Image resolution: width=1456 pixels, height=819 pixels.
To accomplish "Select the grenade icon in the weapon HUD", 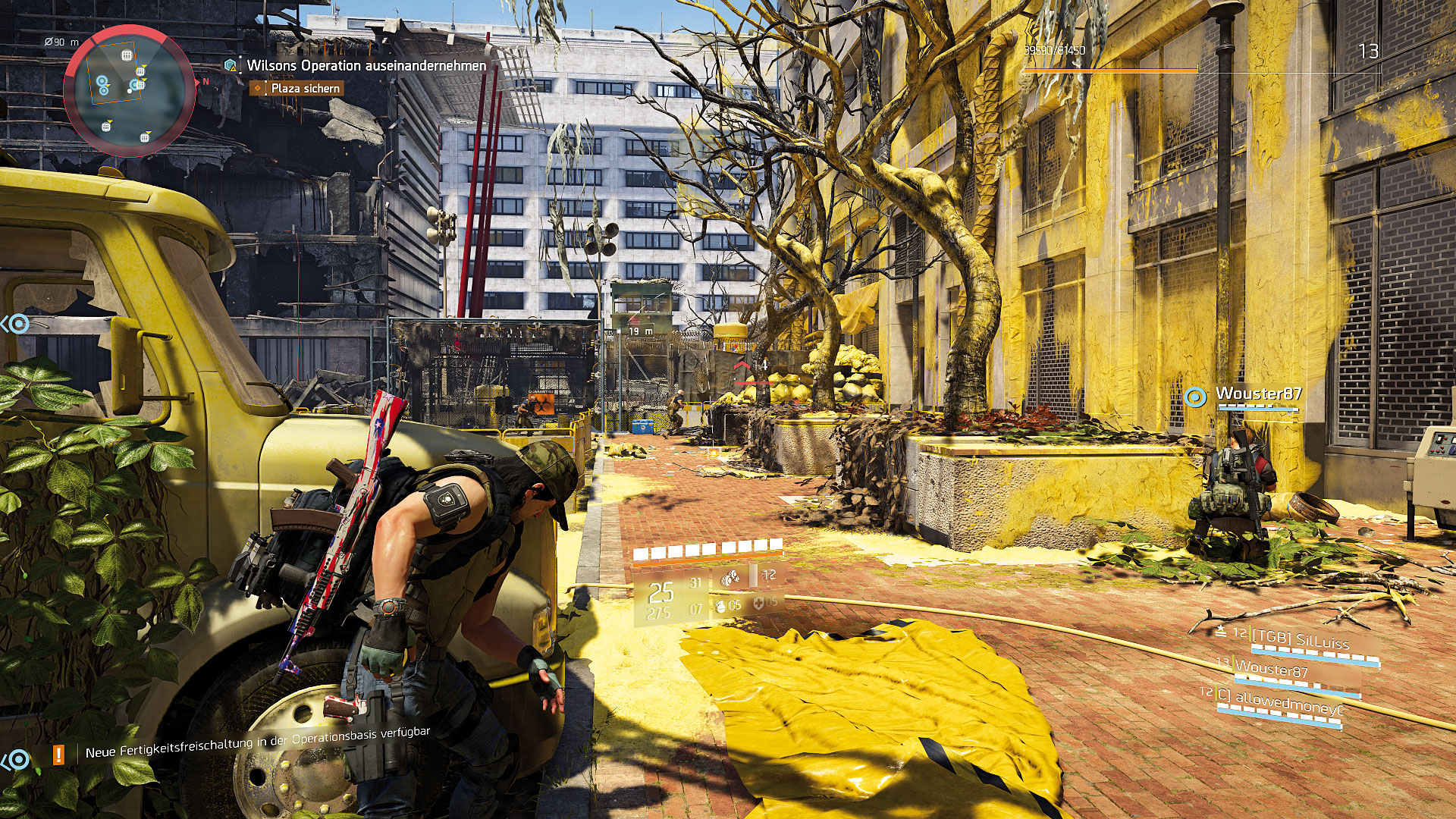I will pos(720,606).
